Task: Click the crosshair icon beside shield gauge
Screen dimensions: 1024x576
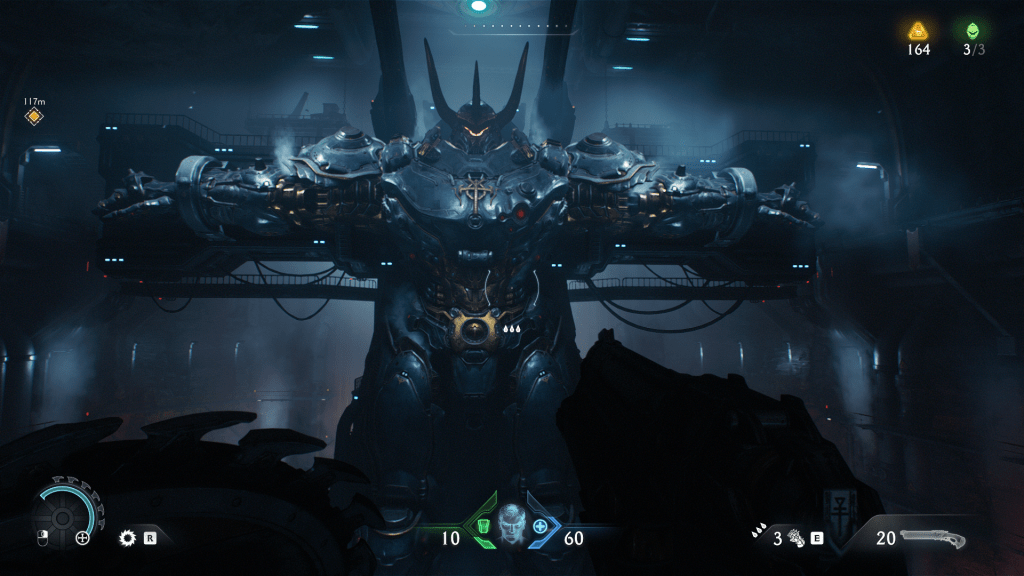Action: (83, 538)
